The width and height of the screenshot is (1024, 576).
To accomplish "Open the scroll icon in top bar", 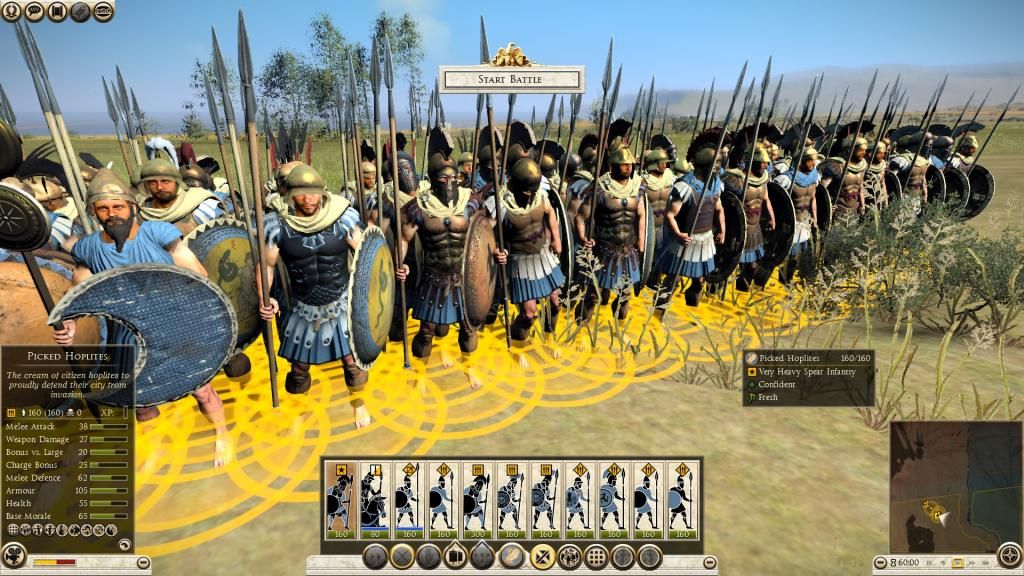I will point(57,12).
